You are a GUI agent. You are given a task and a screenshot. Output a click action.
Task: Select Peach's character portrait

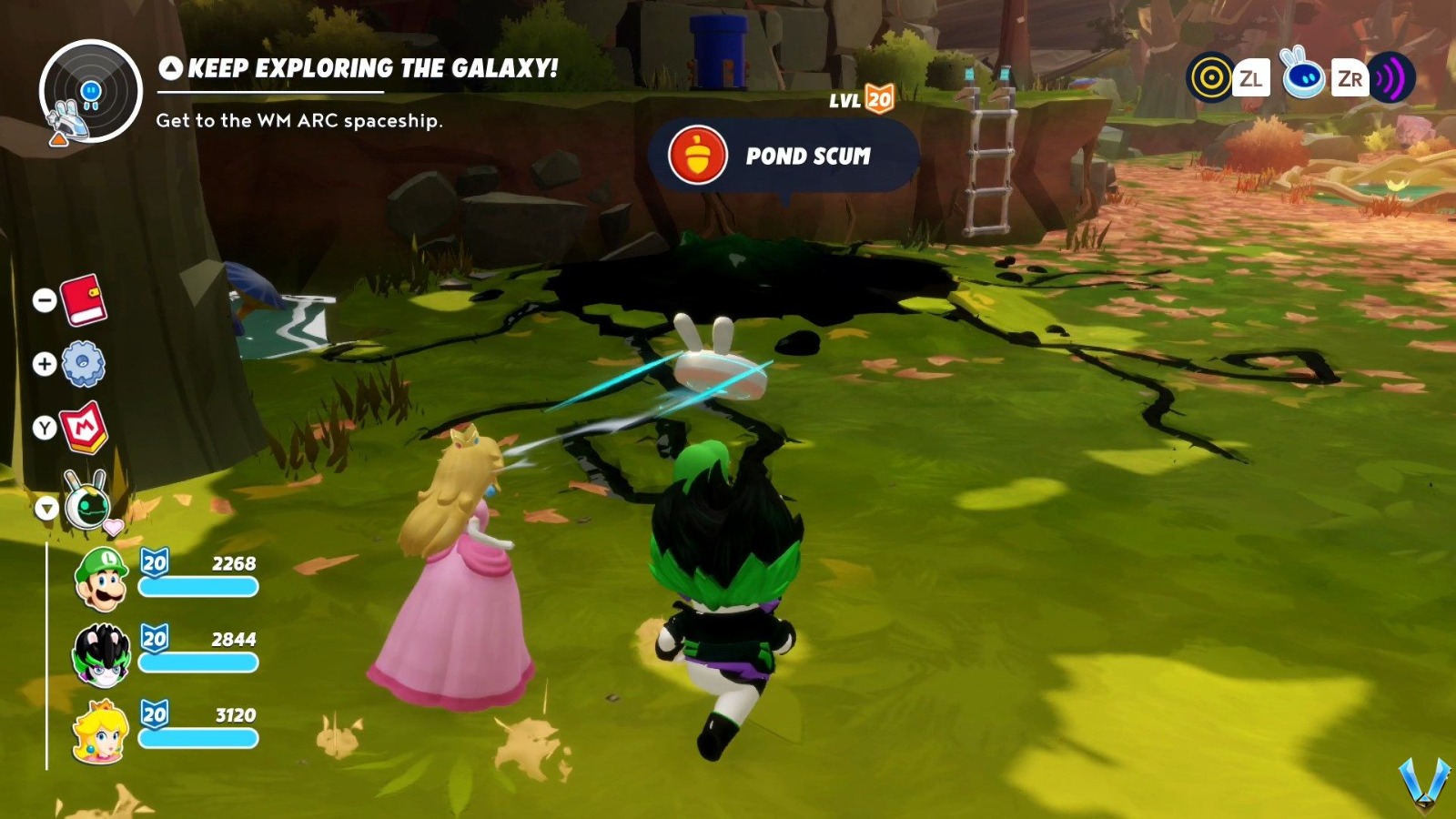(x=103, y=728)
